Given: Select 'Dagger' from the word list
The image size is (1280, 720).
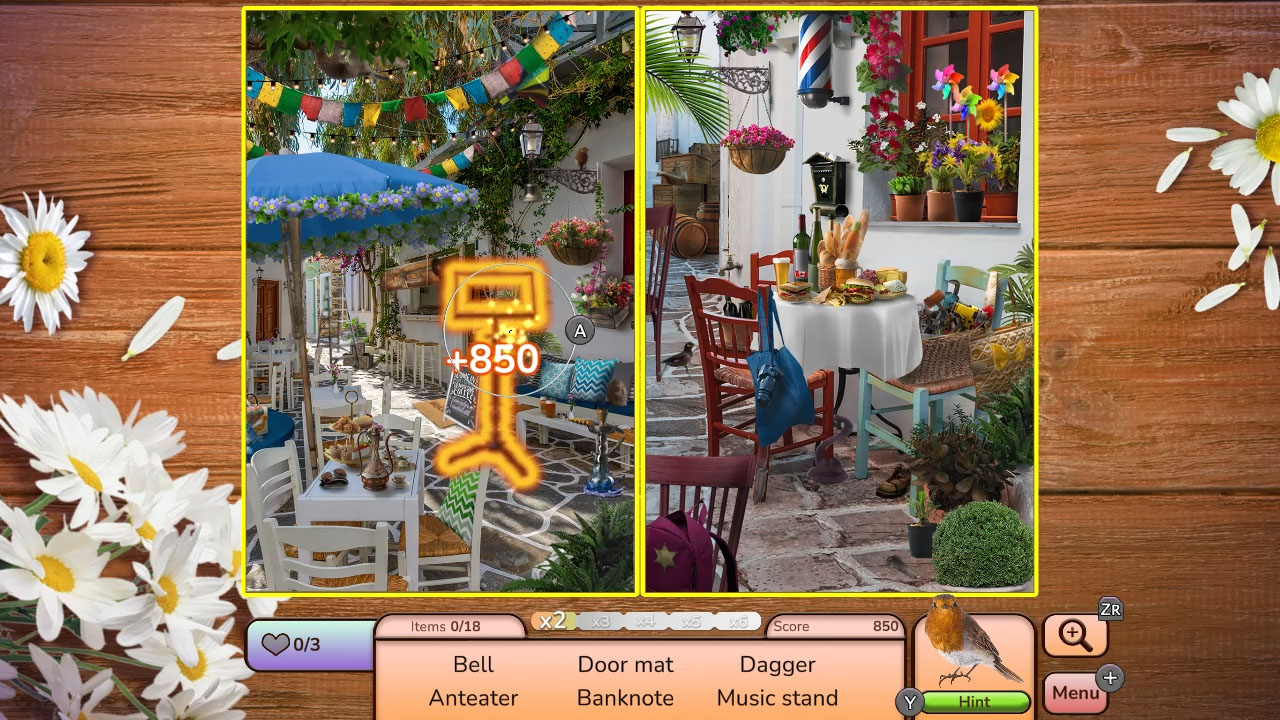Looking at the screenshot, I should [x=778, y=664].
